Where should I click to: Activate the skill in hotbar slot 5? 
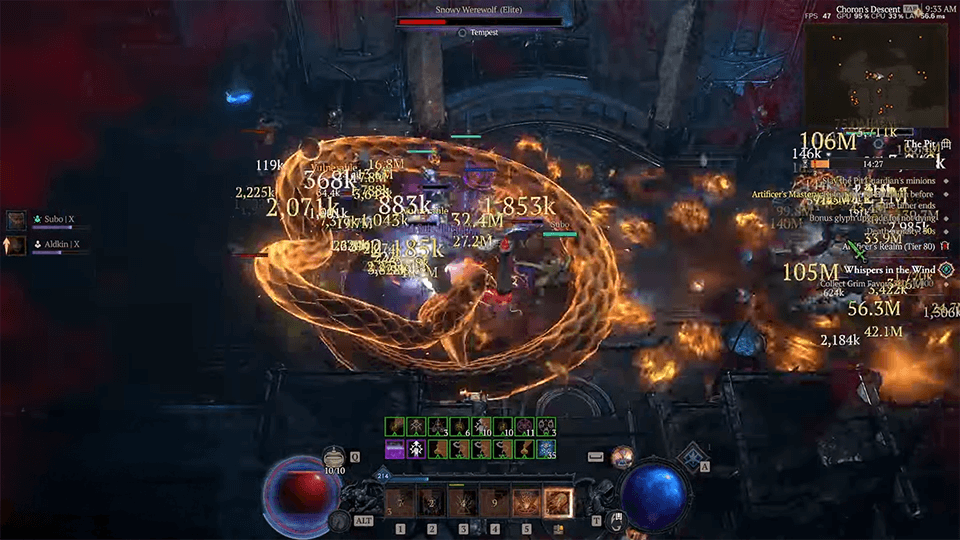click(525, 502)
